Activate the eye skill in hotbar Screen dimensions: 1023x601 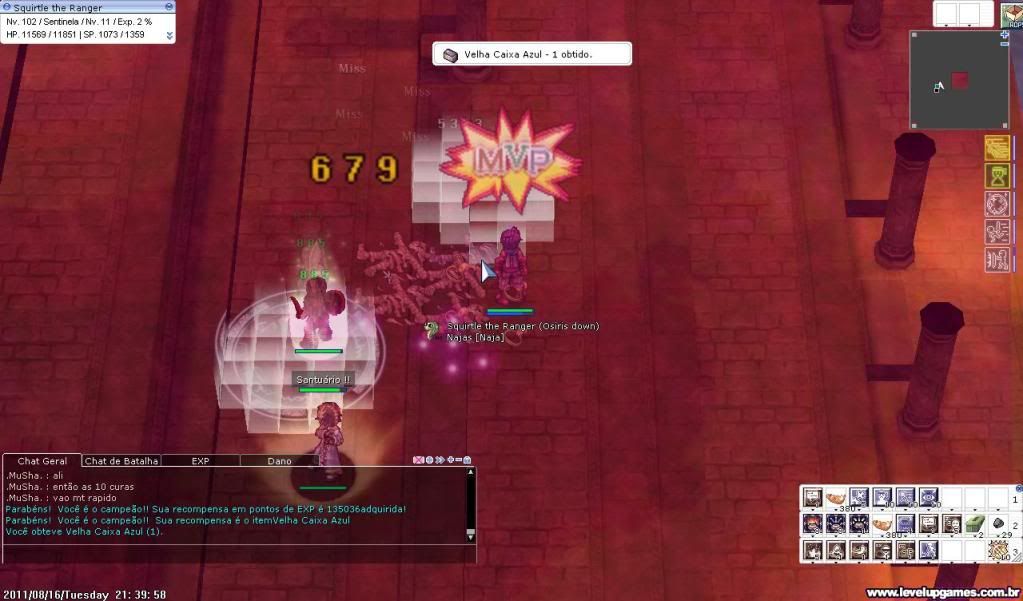click(928, 497)
